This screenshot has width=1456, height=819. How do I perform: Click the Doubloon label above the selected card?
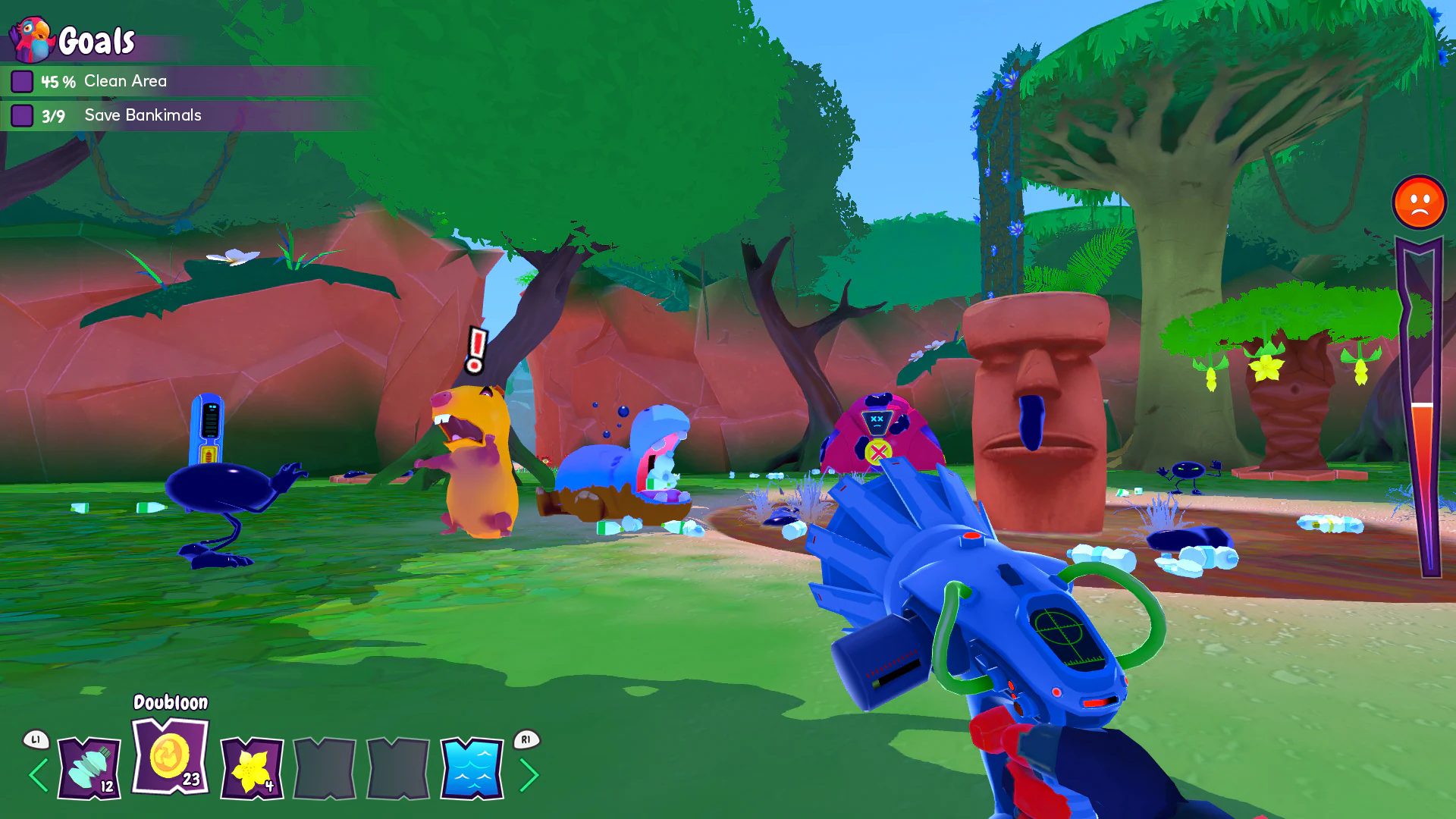[x=169, y=703]
